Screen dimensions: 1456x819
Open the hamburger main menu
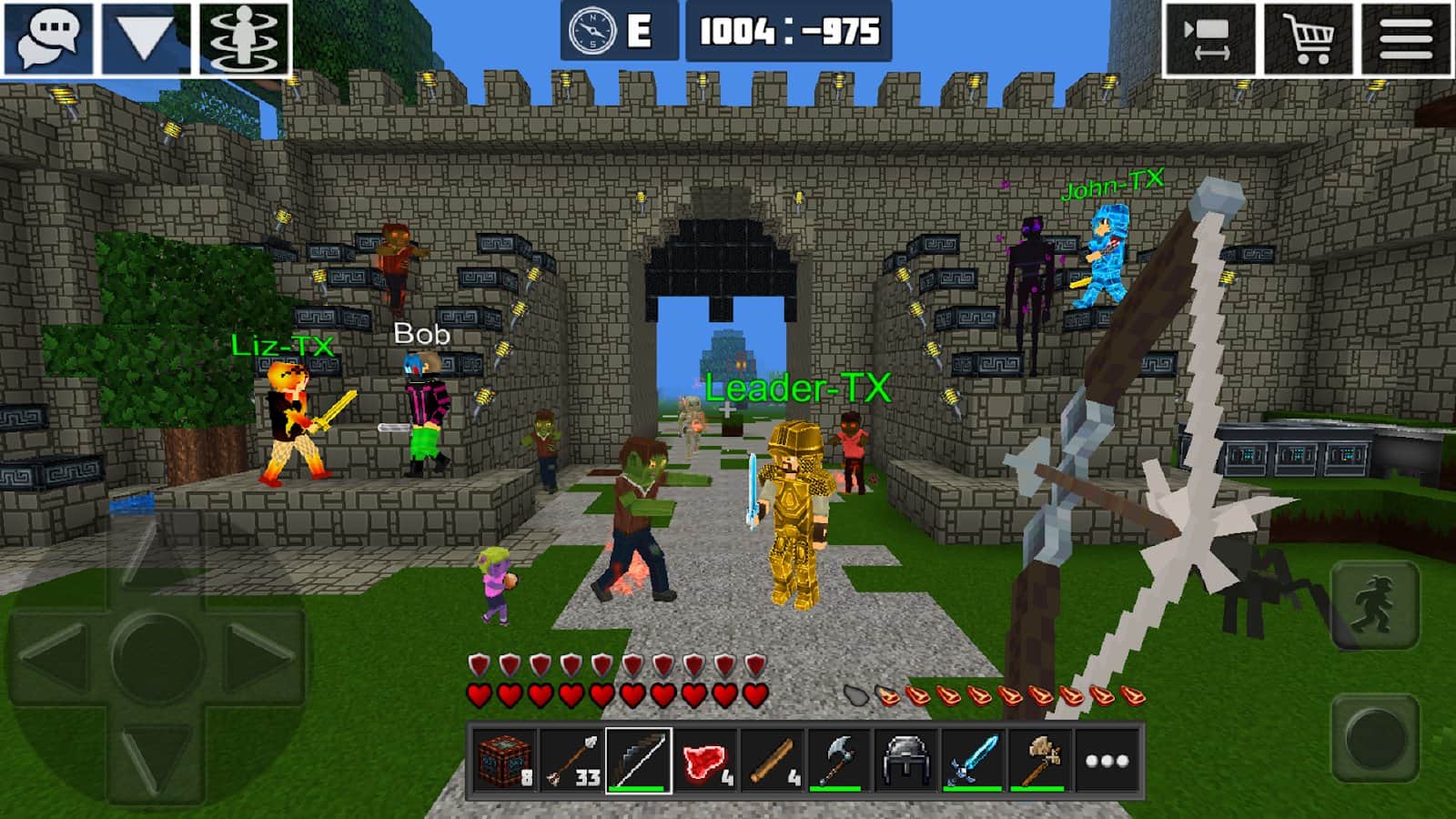point(1406,39)
